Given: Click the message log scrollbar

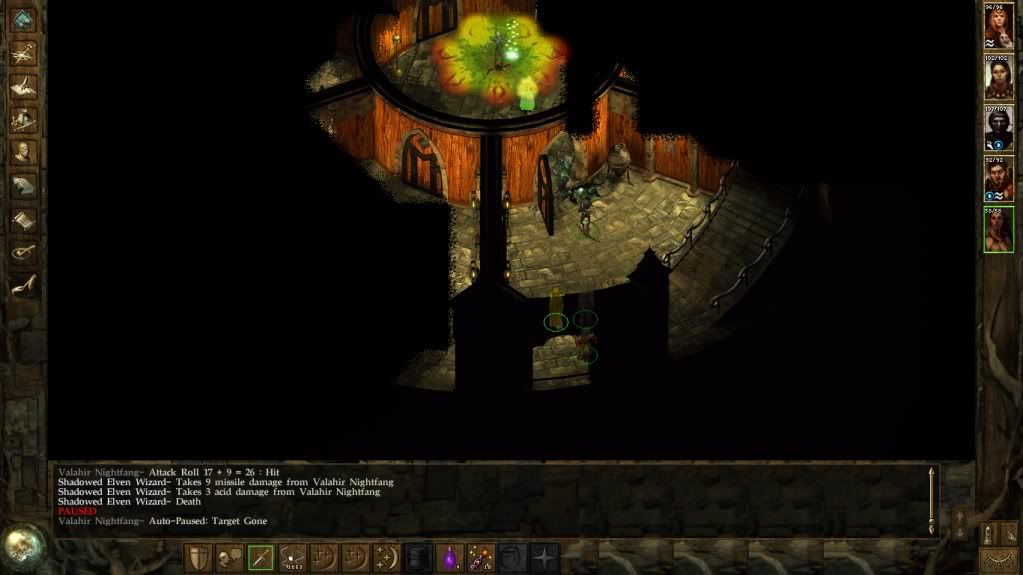Looking at the screenshot, I should pos(932,498).
